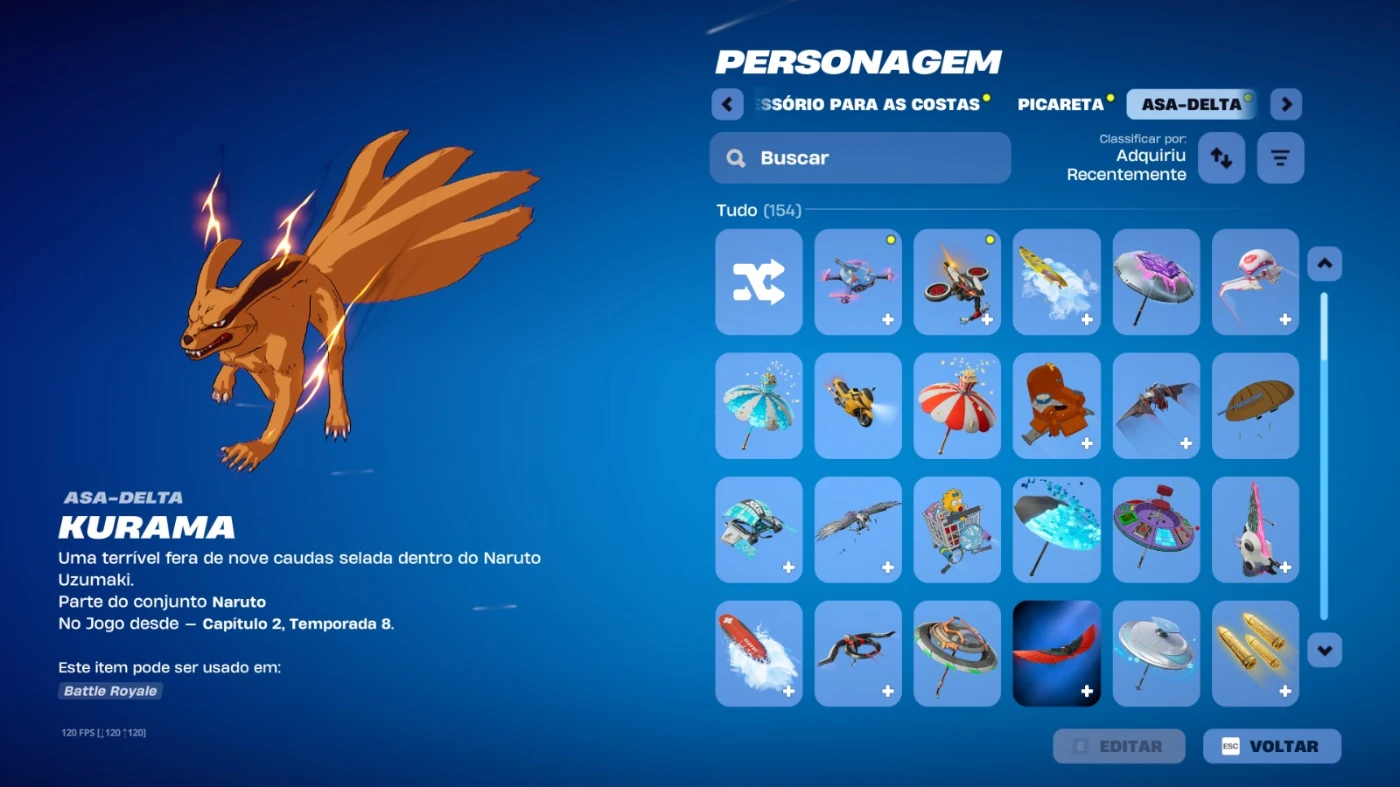
Task: Pick the yellow motorcycle glider
Action: (858, 405)
